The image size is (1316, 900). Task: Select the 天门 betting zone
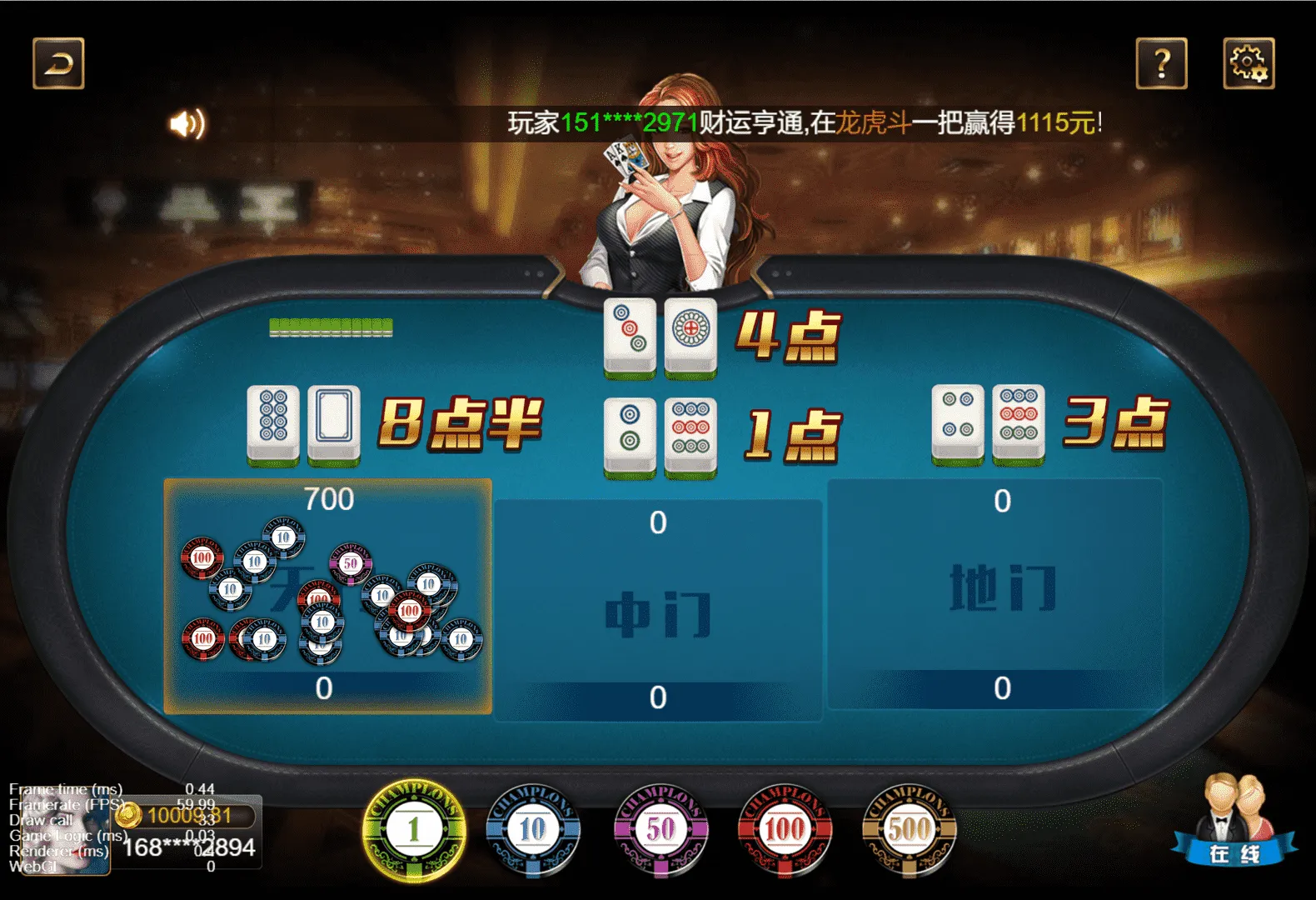(x=329, y=596)
